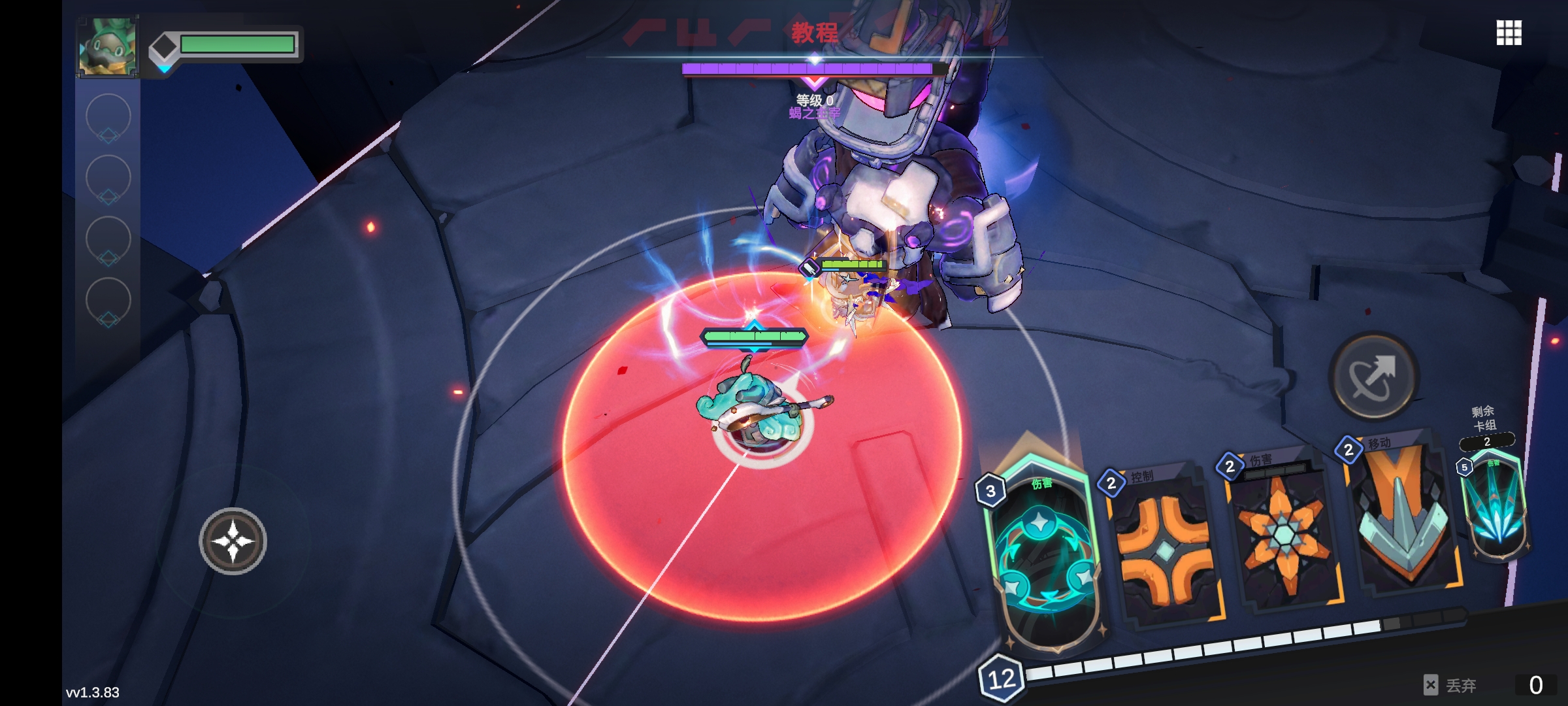
Task: Touch the virtual movement joystick
Action: 233,541
